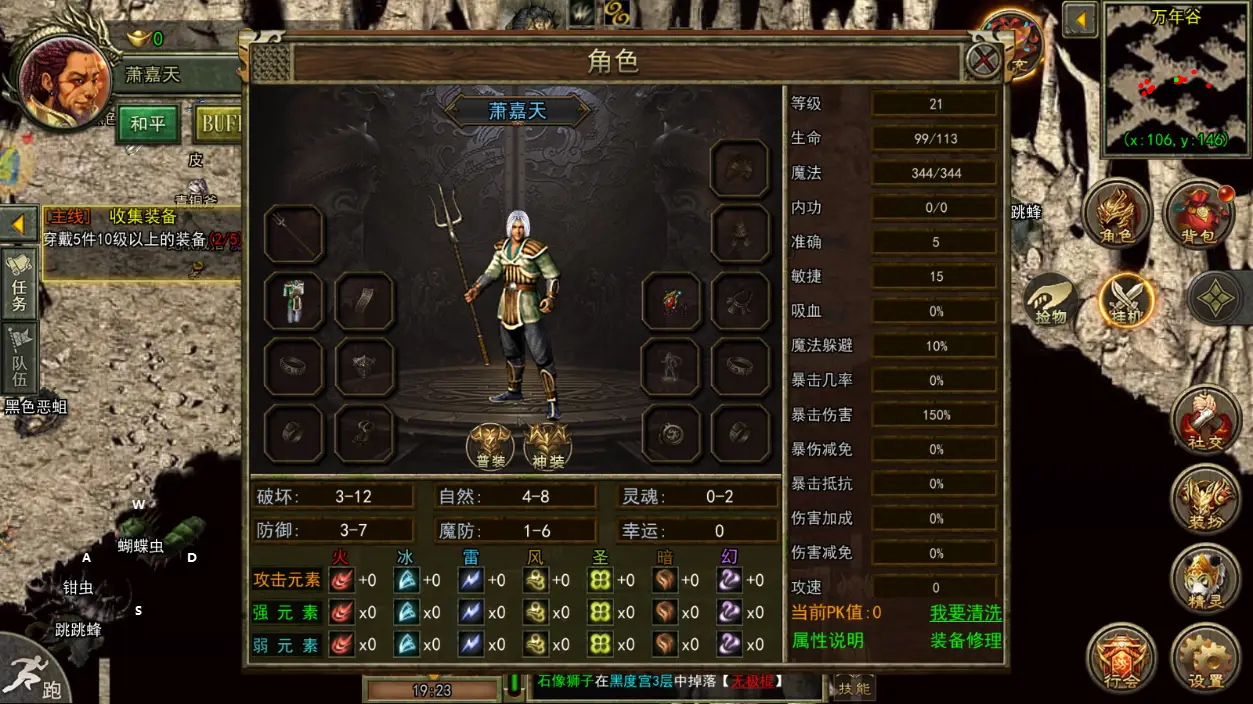
Task: Activate the 捡物 pickup button
Action: click(x=1050, y=300)
